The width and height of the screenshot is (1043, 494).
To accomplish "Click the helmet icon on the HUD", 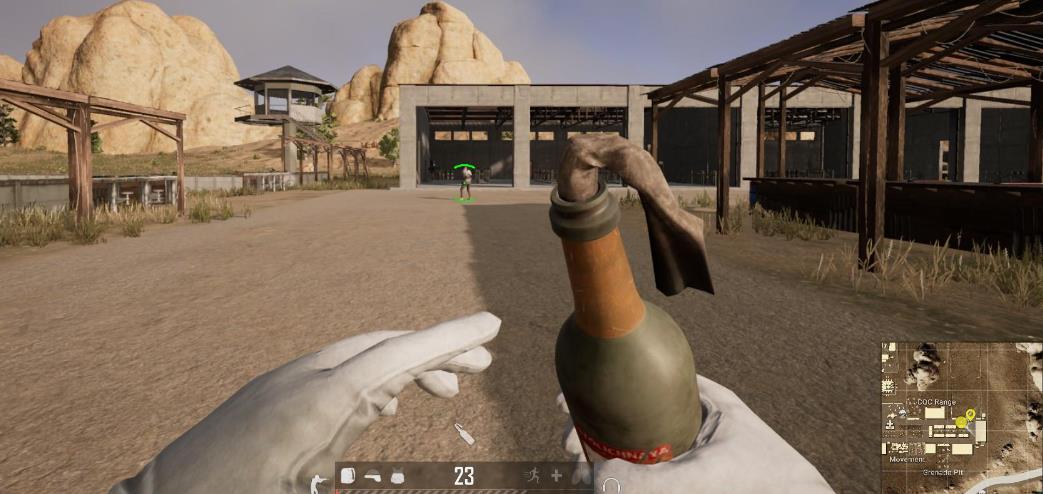I will coord(372,476).
